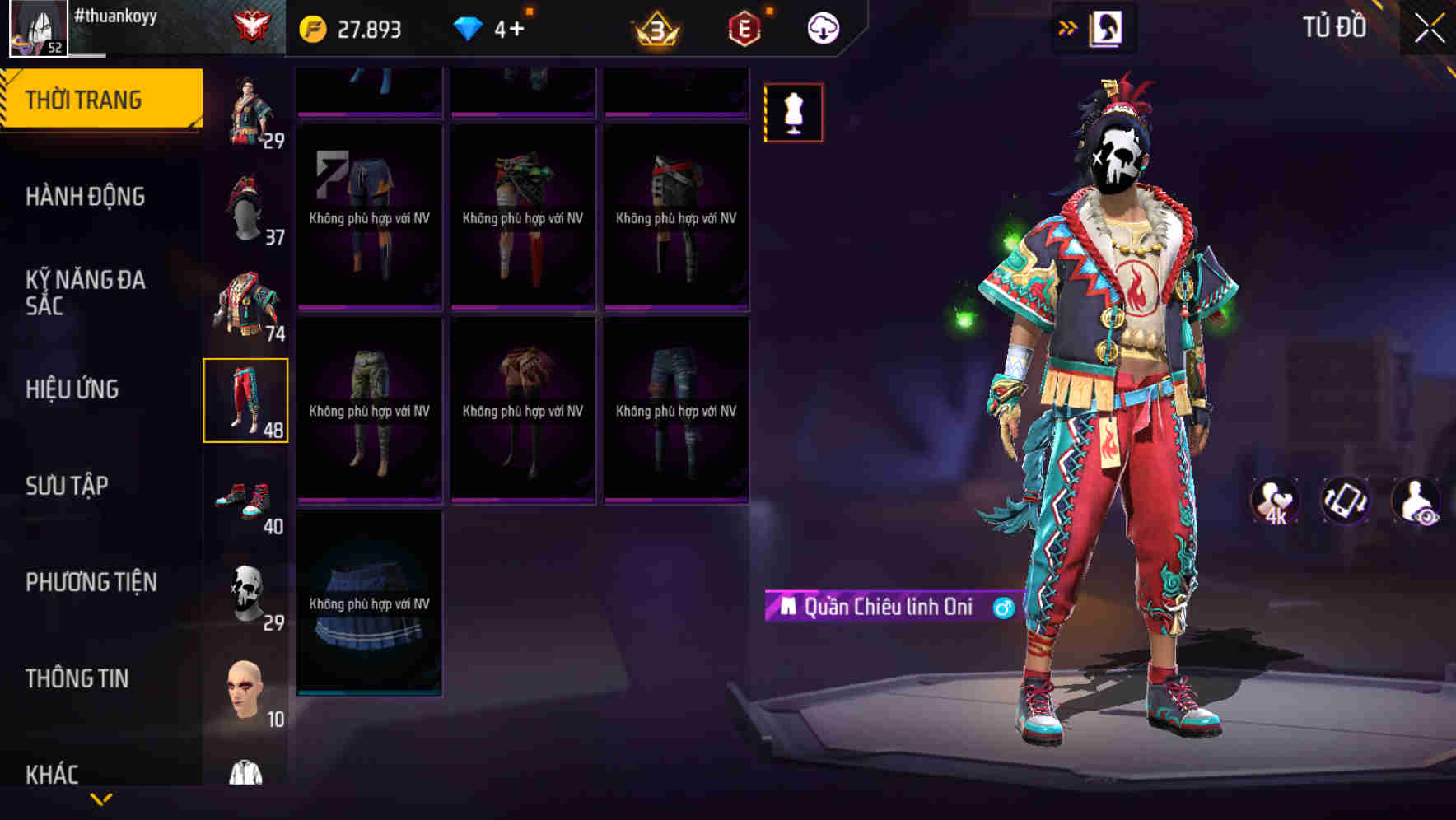1456x820 pixels.
Task: Open profile via #thuankoyy username
Action: [x=117, y=16]
